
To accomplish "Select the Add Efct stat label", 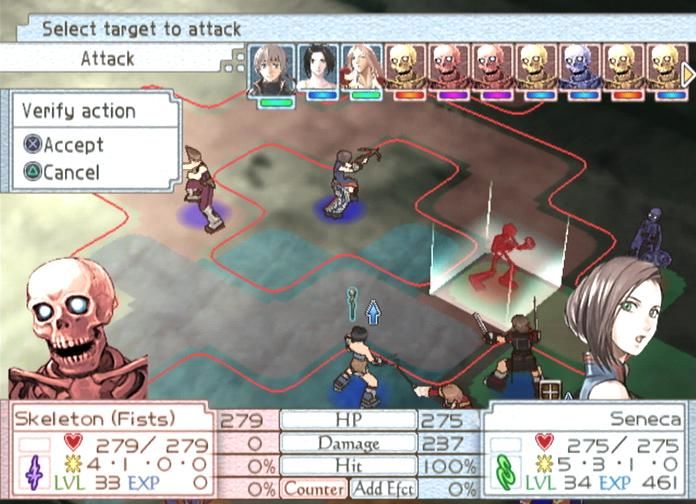I will point(382,490).
